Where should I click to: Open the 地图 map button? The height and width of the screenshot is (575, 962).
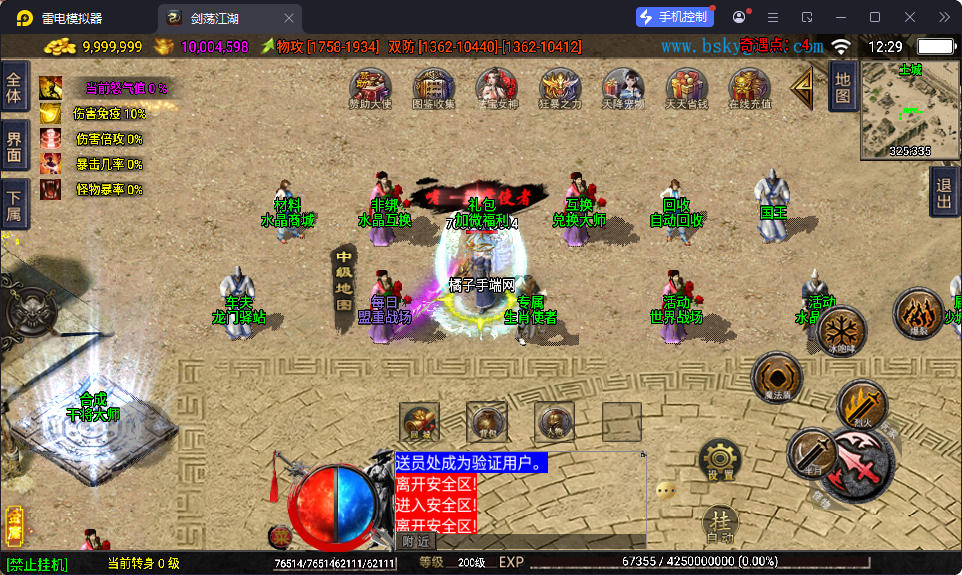tap(842, 86)
